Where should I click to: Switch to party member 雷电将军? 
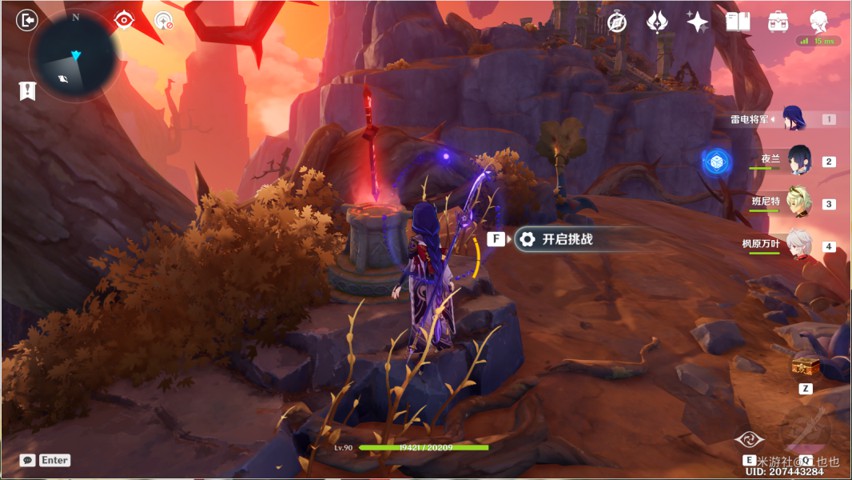coord(796,119)
